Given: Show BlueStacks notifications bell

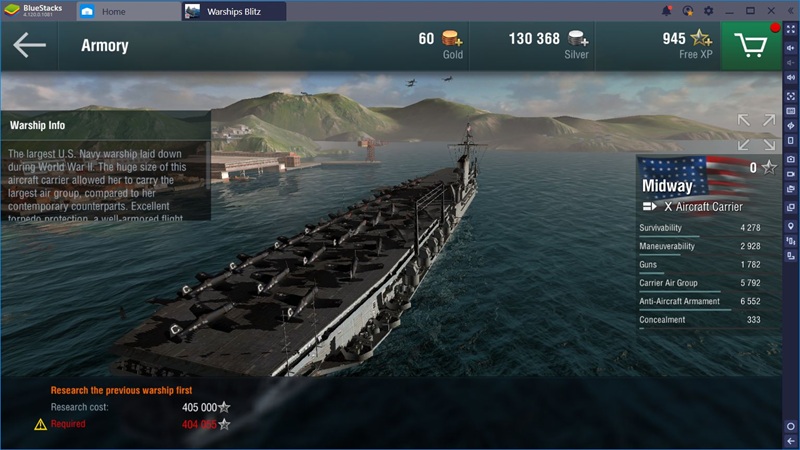Looking at the screenshot, I should click(667, 11).
